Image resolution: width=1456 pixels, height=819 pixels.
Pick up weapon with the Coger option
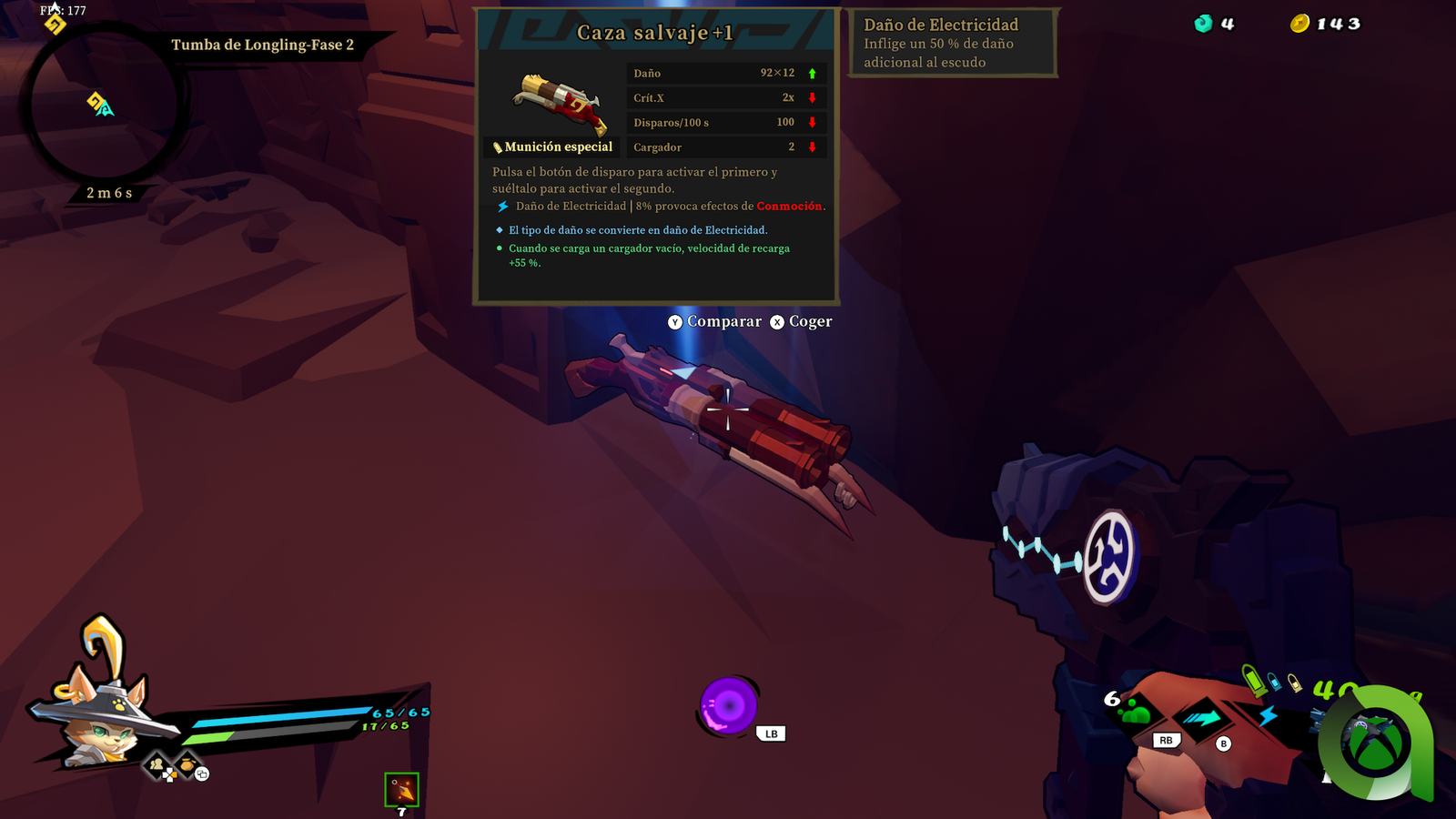pyautogui.click(x=801, y=321)
